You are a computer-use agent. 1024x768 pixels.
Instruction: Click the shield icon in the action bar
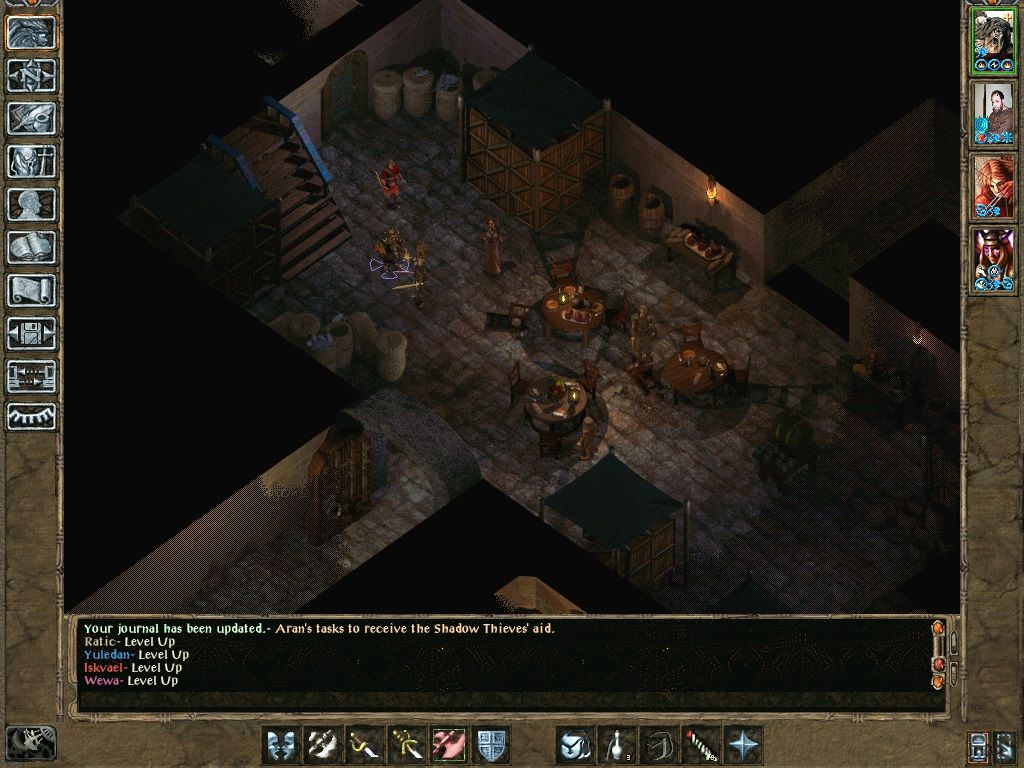coord(492,745)
